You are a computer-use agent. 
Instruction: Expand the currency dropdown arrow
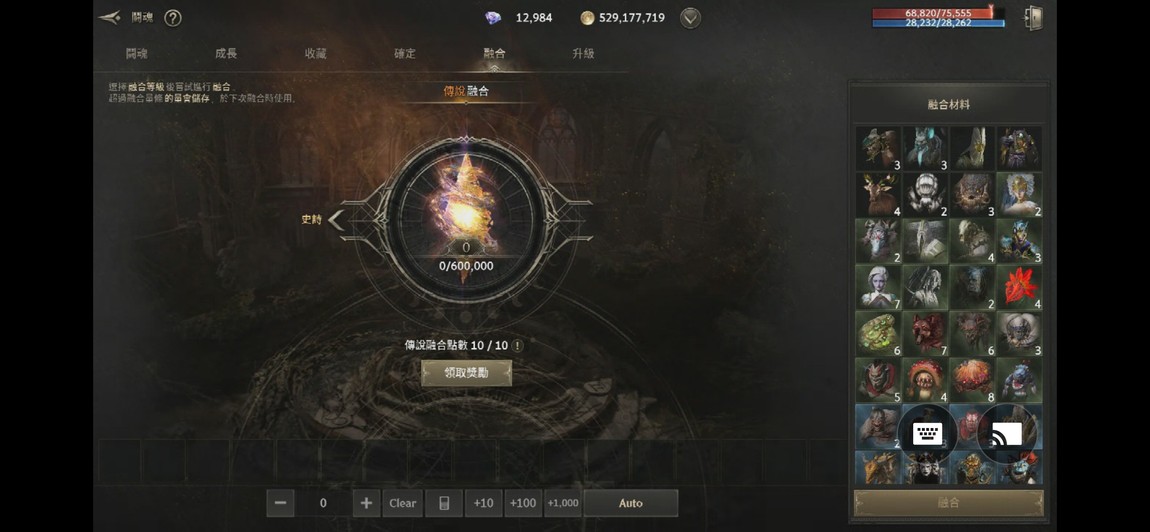(690, 18)
